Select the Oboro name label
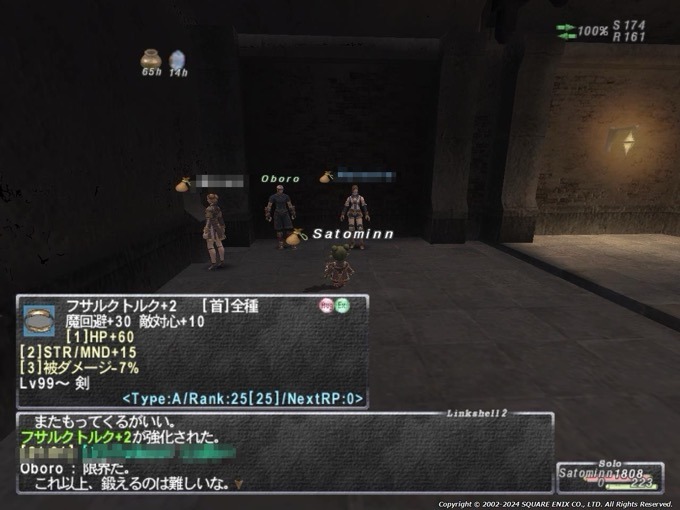 coord(280,179)
